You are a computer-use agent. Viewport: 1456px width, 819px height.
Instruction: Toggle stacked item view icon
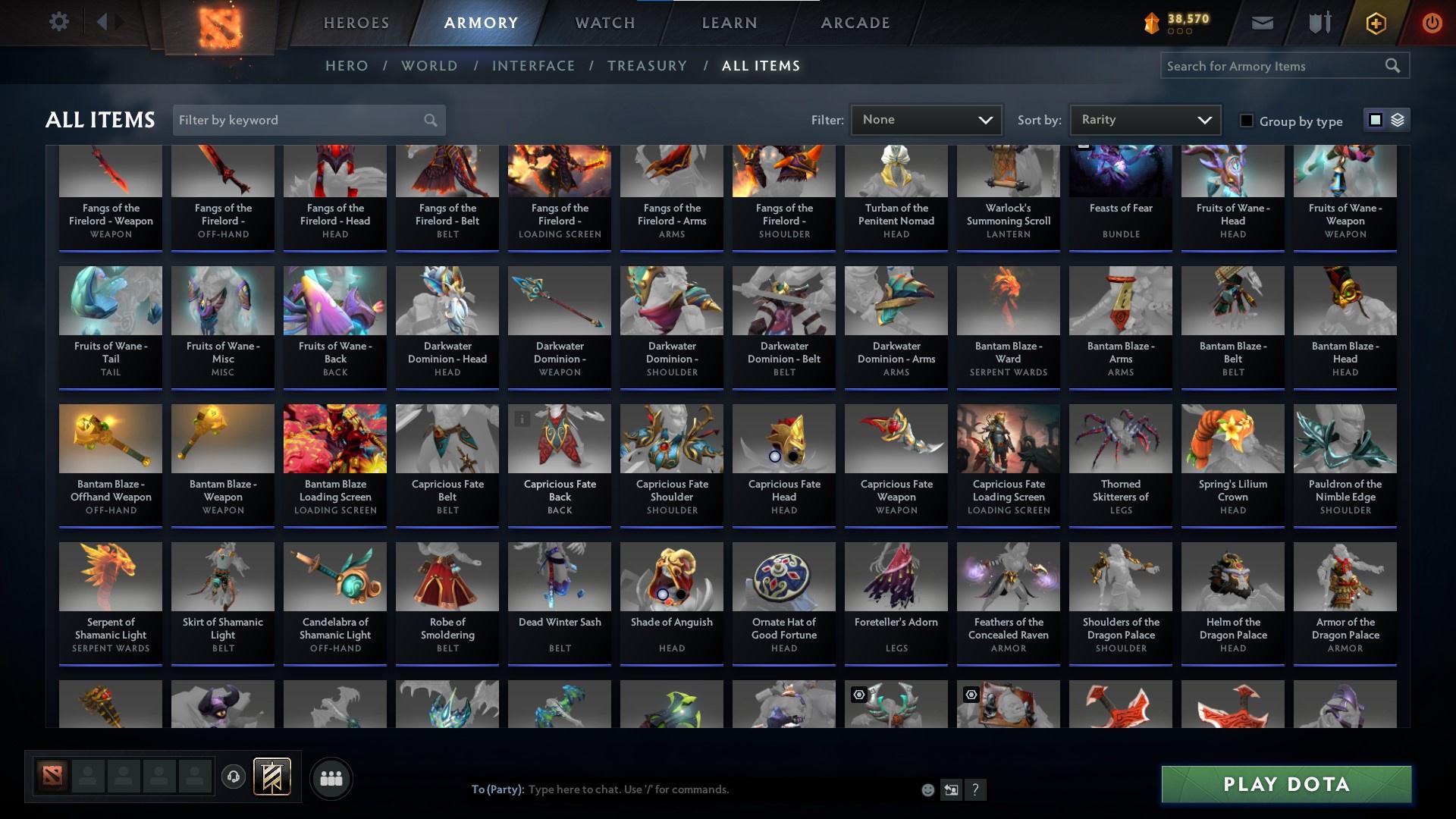coord(1396,120)
